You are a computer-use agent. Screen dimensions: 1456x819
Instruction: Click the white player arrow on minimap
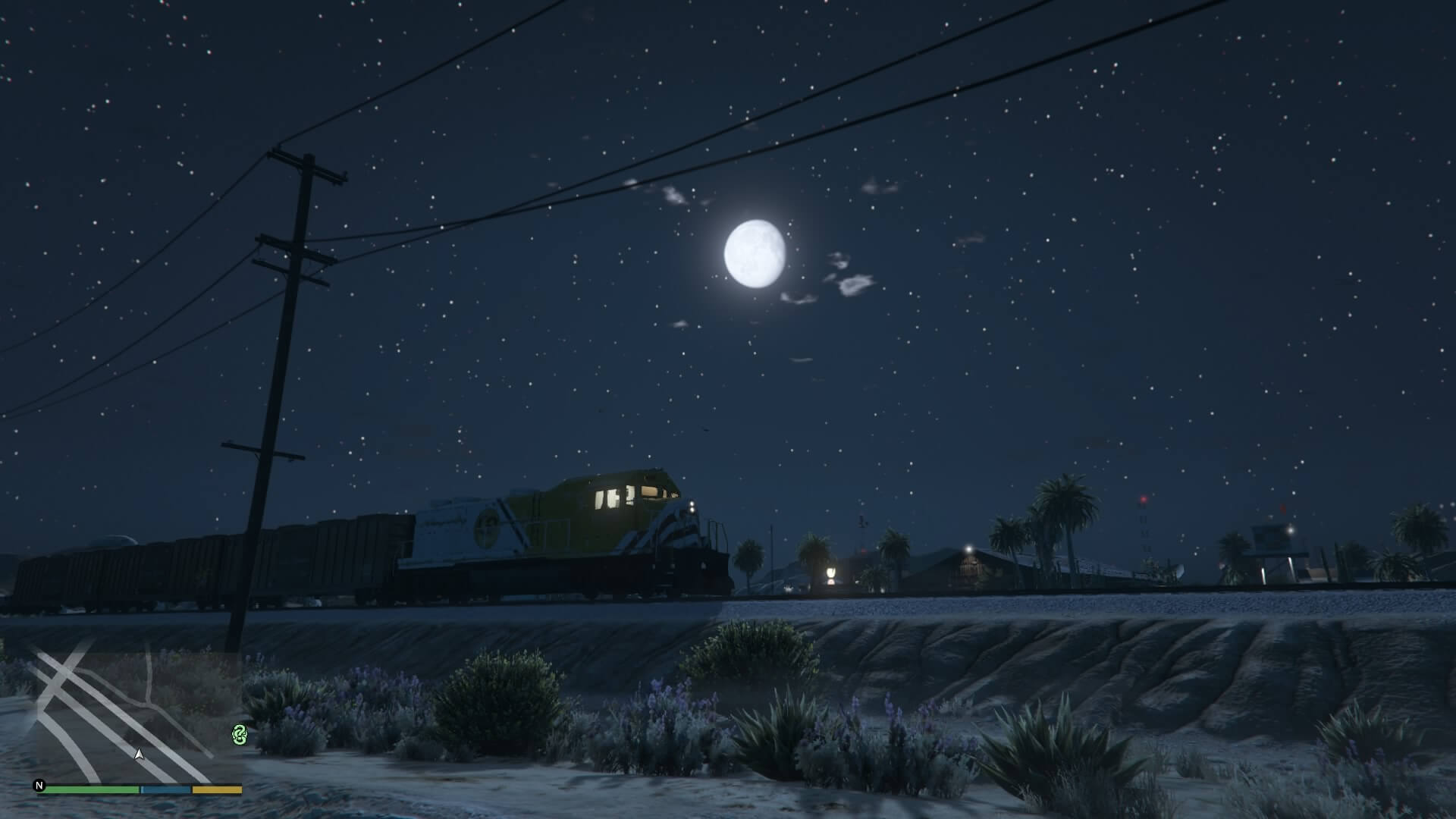(139, 754)
